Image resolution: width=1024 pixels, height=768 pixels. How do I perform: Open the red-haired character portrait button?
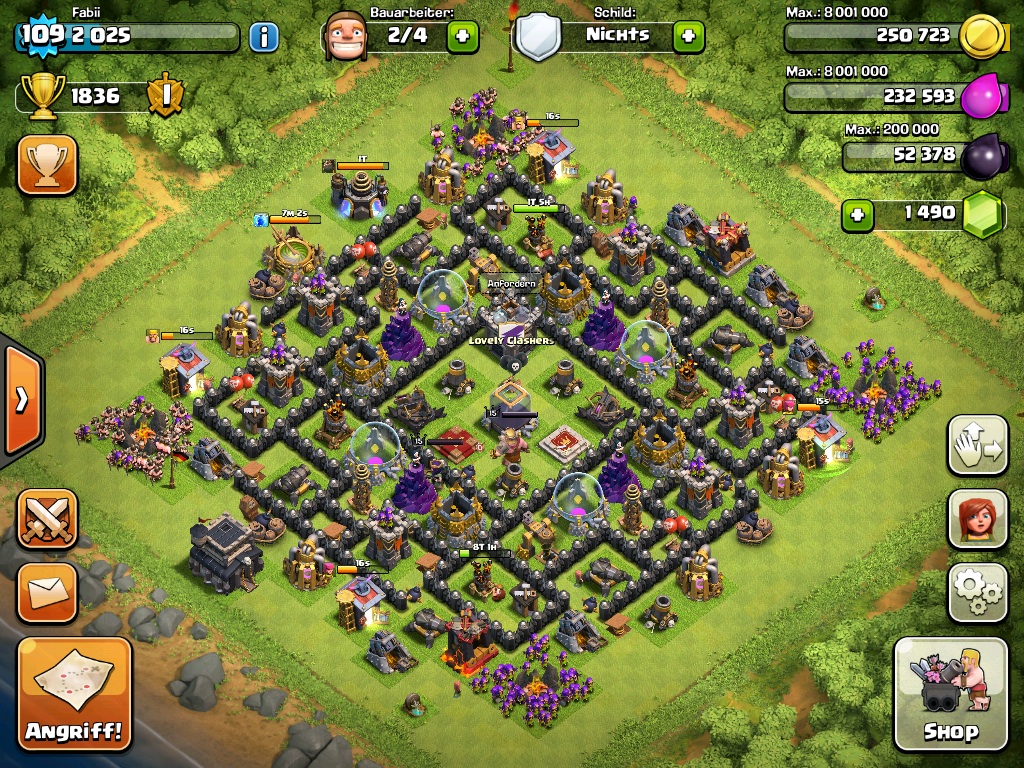[977, 519]
